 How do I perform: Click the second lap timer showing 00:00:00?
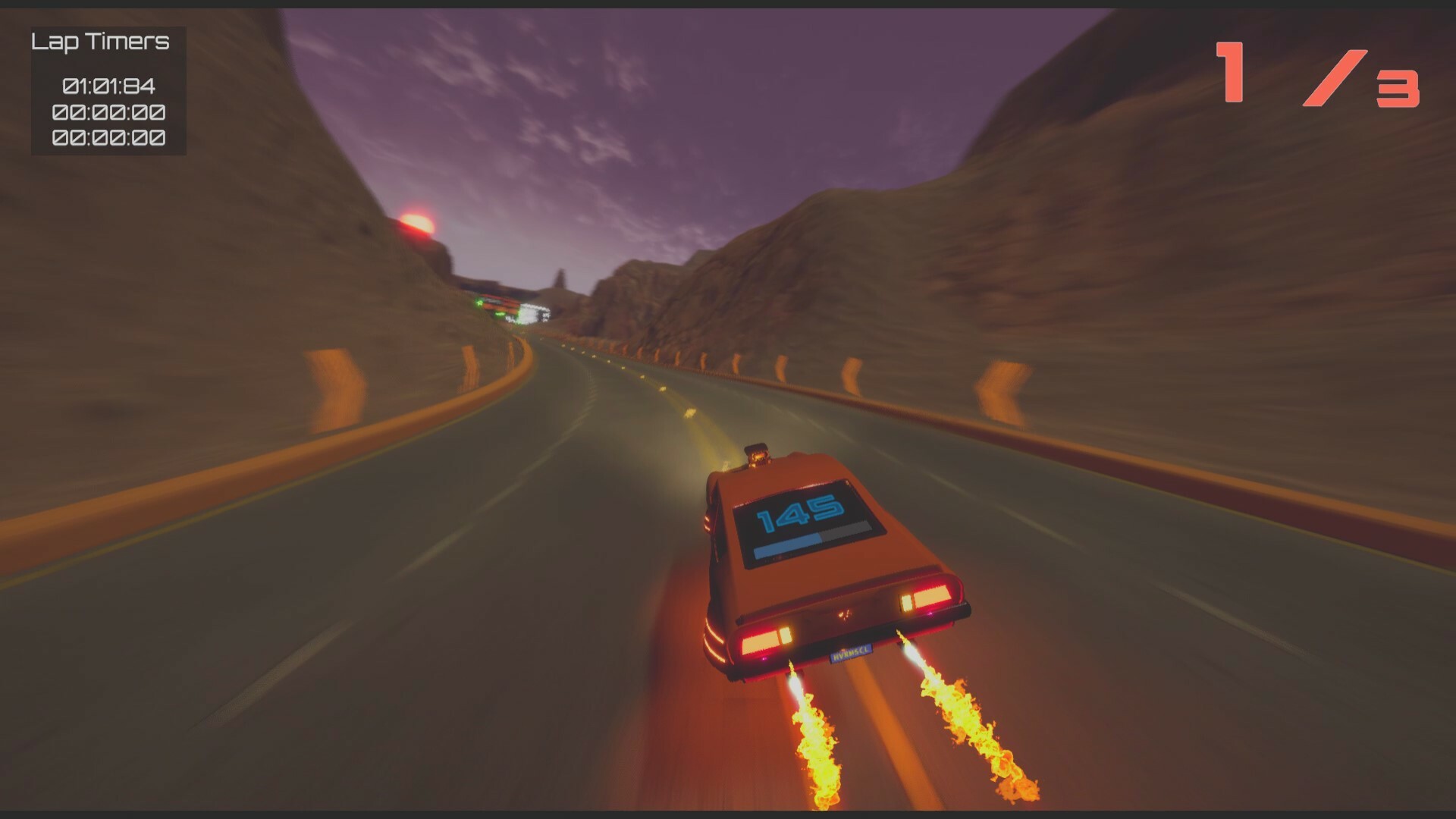pyautogui.click(x=108, y=113)
